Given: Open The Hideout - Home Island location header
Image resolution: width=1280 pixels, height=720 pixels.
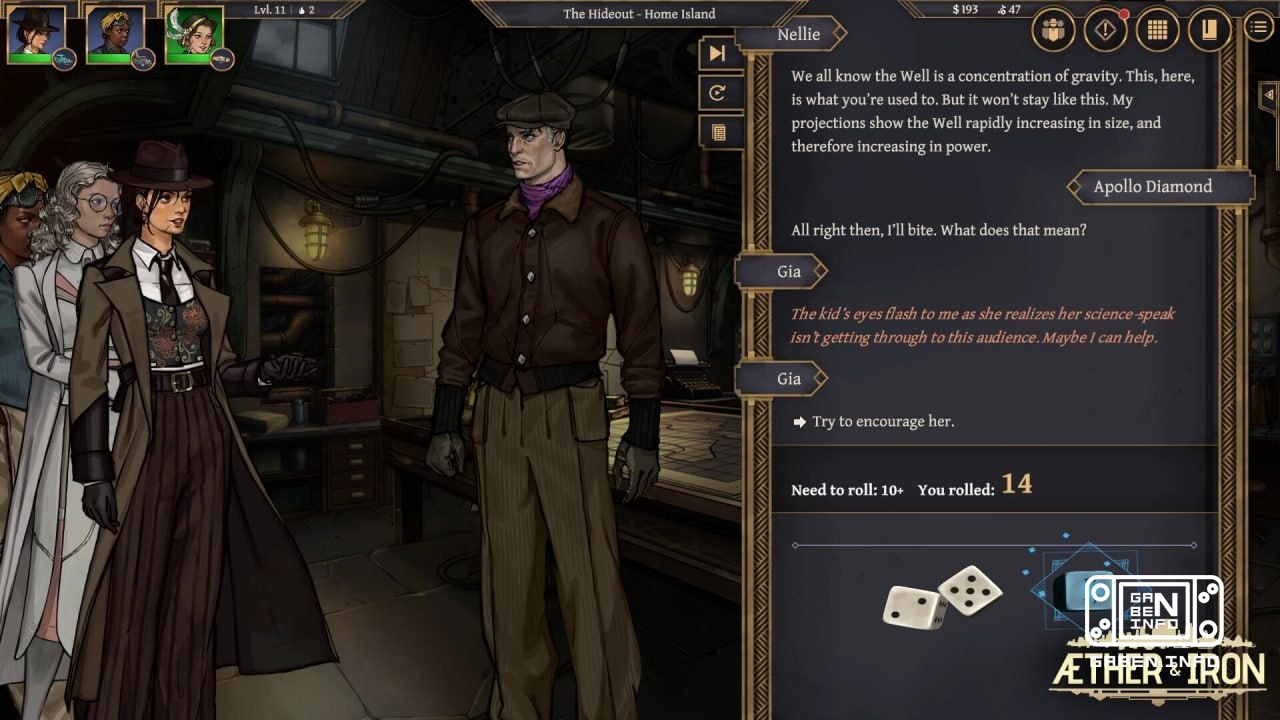Looking at the screenshot, I should tap(639, 13).
